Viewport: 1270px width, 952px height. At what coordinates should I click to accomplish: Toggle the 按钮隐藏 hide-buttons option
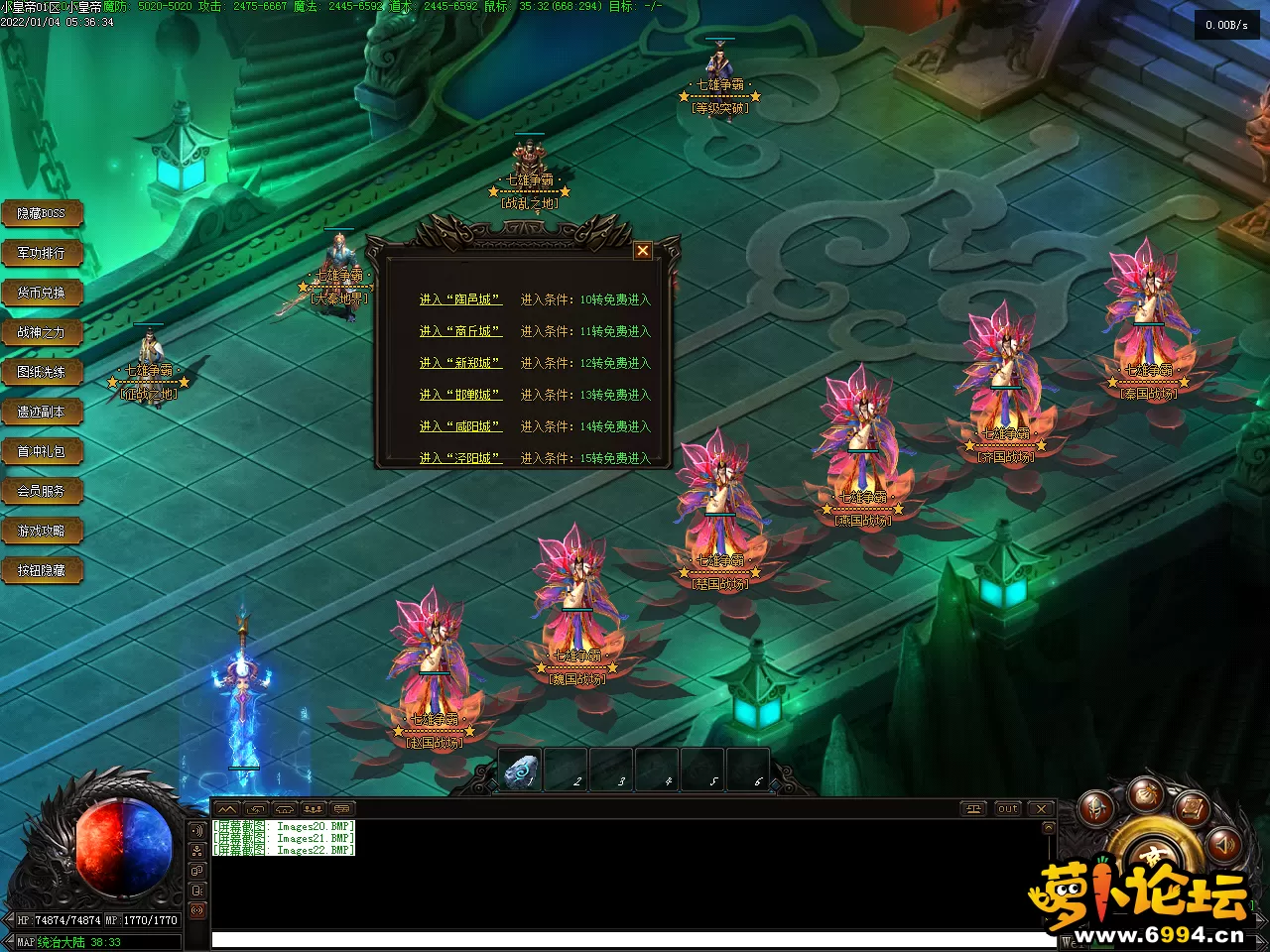click(42, 570)
